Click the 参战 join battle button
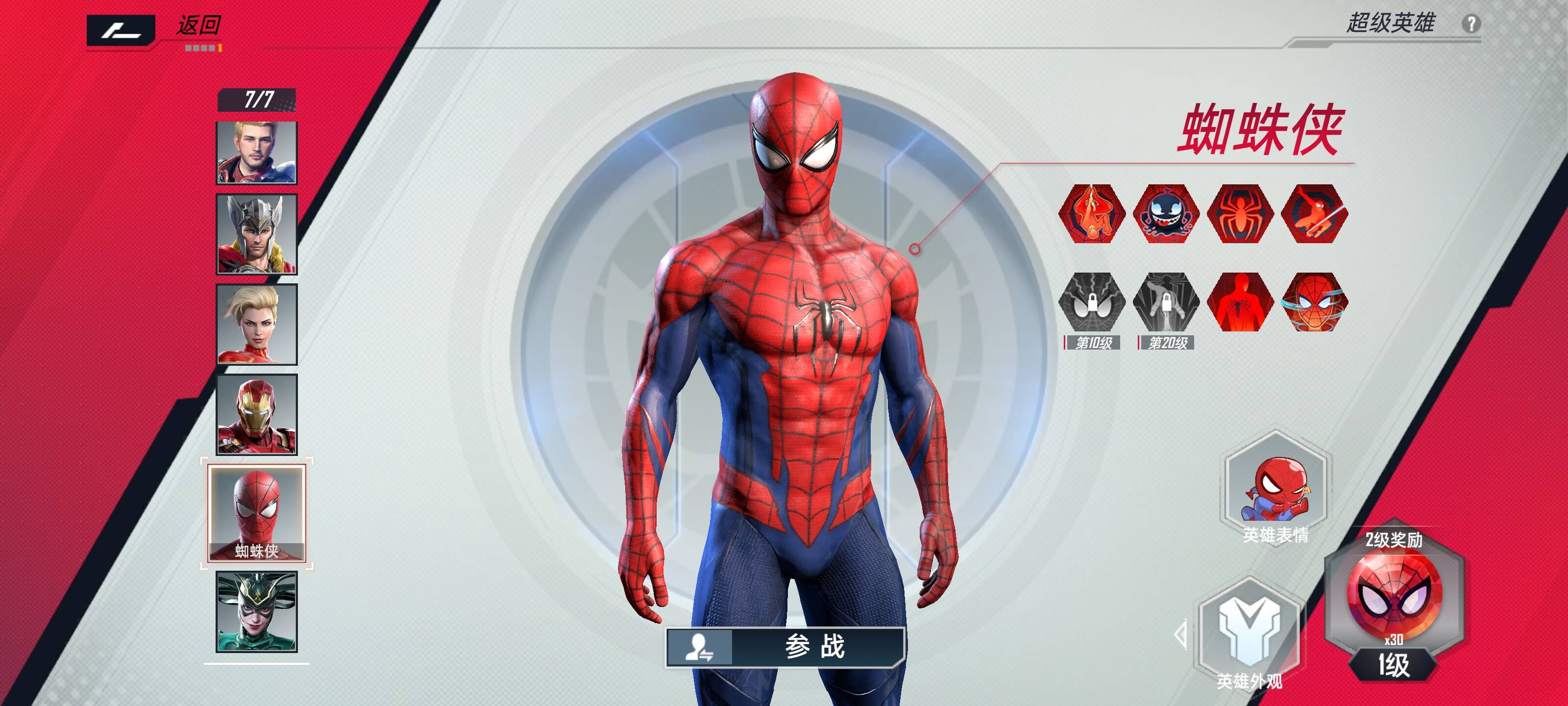1568x706 pixels. tap(785, 646)
